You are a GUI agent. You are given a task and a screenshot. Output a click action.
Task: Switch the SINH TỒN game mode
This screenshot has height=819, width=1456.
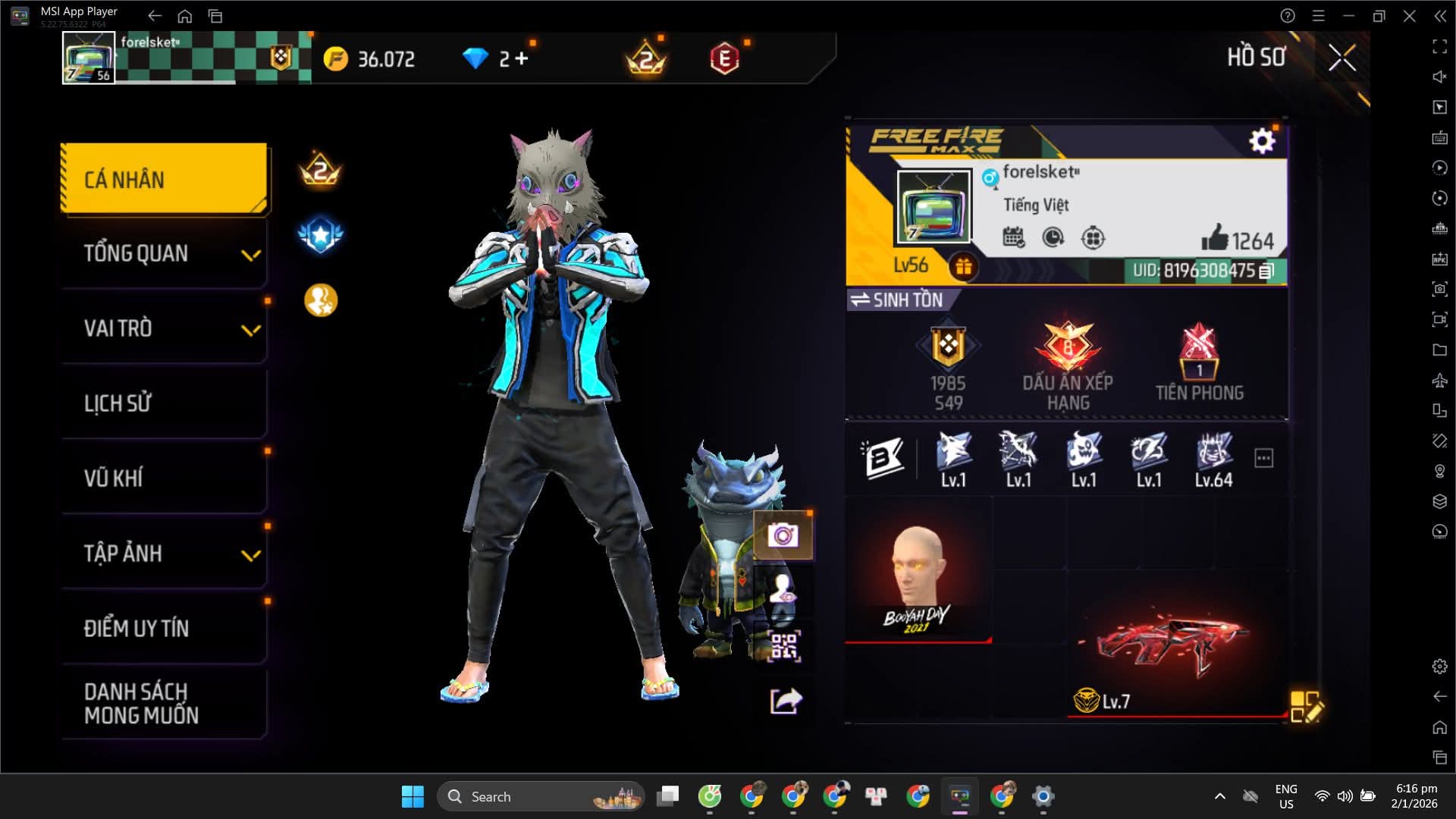pyautogui.click(x=897, y=300)
